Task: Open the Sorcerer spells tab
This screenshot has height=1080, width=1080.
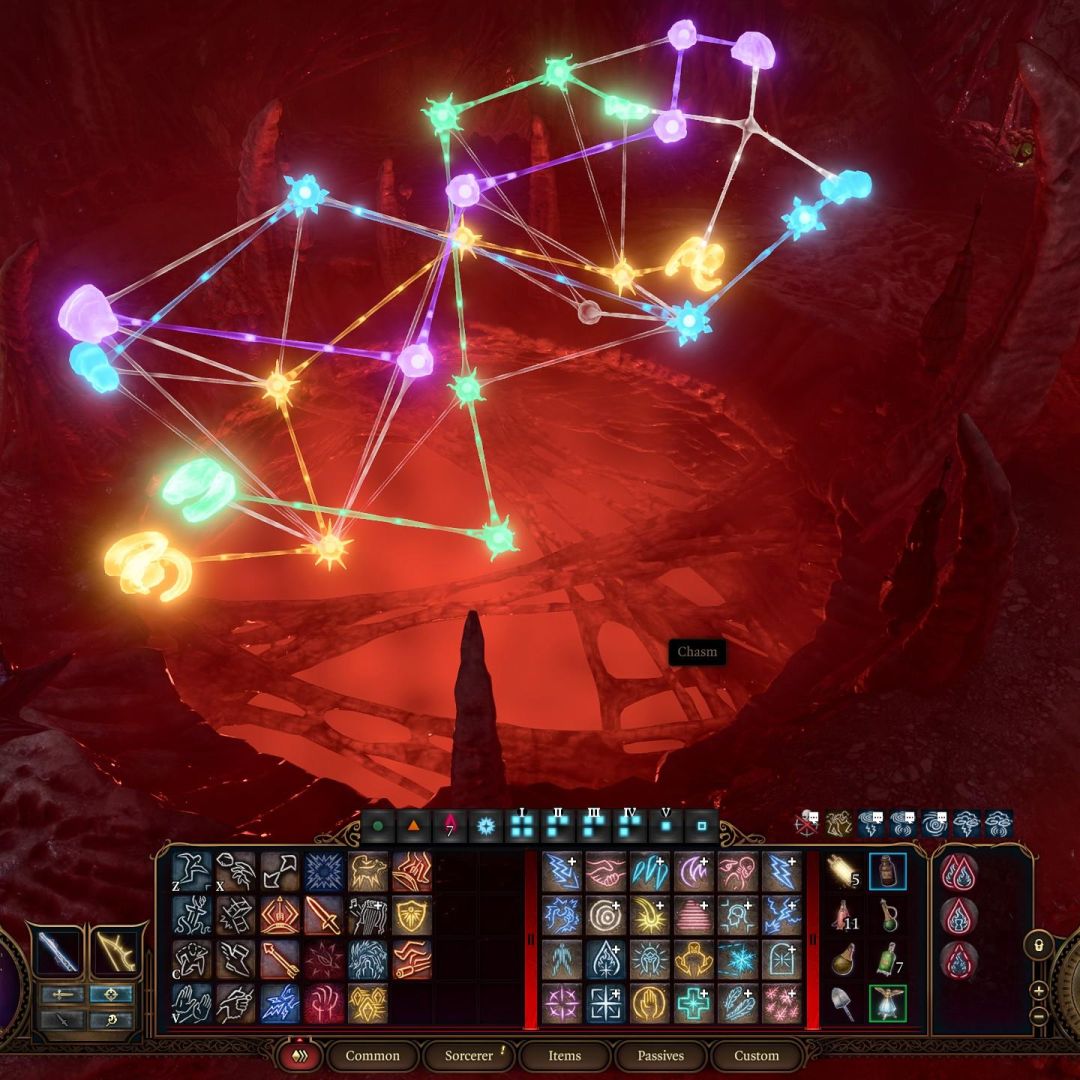Action: coord(470,1056)
